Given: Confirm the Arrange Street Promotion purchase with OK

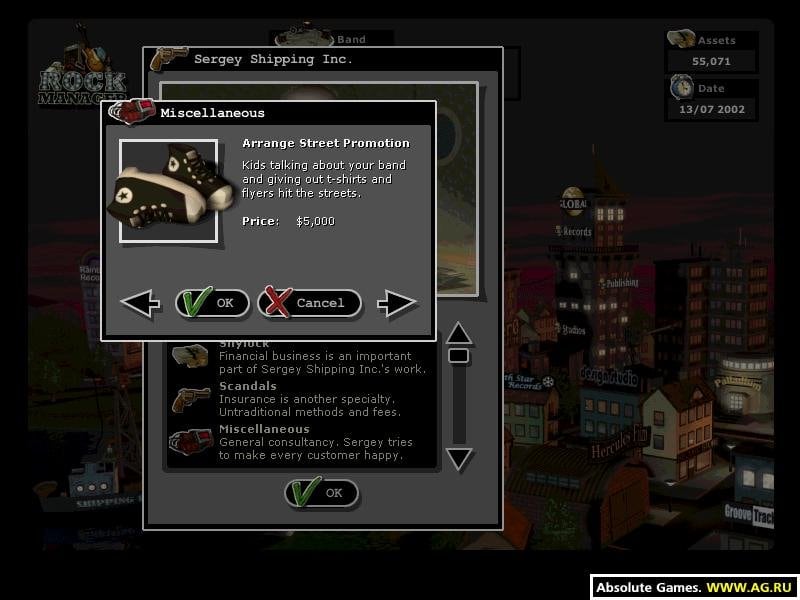Looking at the screenshot, I should tap(212, 303).
